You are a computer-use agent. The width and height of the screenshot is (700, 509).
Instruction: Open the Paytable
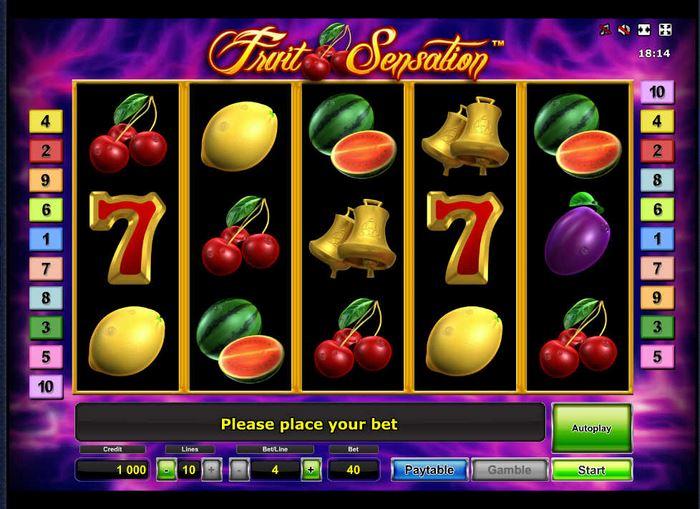(429, 469)
